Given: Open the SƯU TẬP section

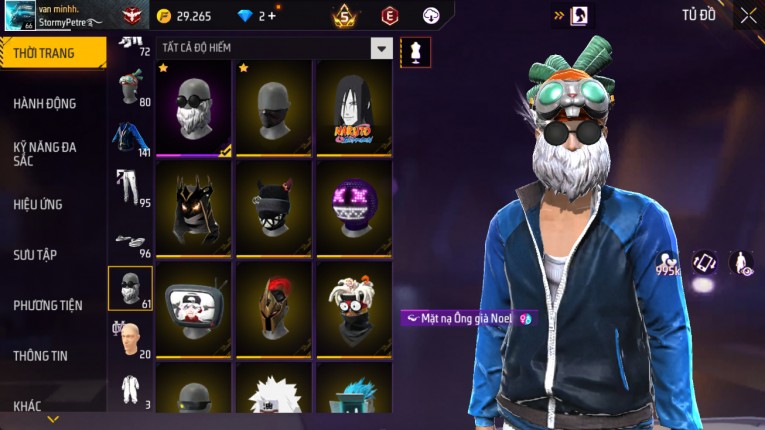Looking at the screenshot, I should pyautogui.click(x=35, y=255).
